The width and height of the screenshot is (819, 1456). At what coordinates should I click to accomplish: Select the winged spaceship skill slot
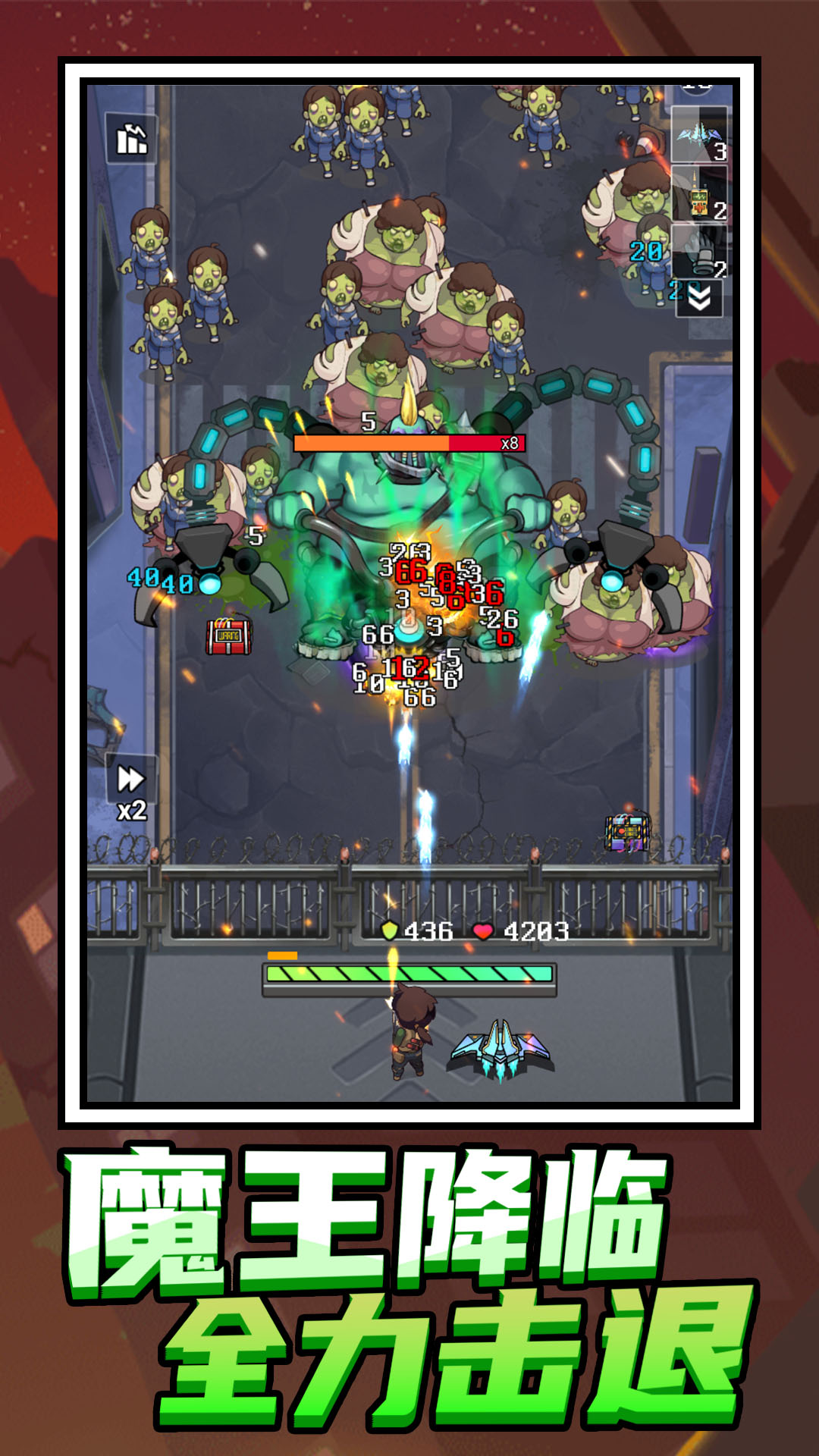(699, 135)
